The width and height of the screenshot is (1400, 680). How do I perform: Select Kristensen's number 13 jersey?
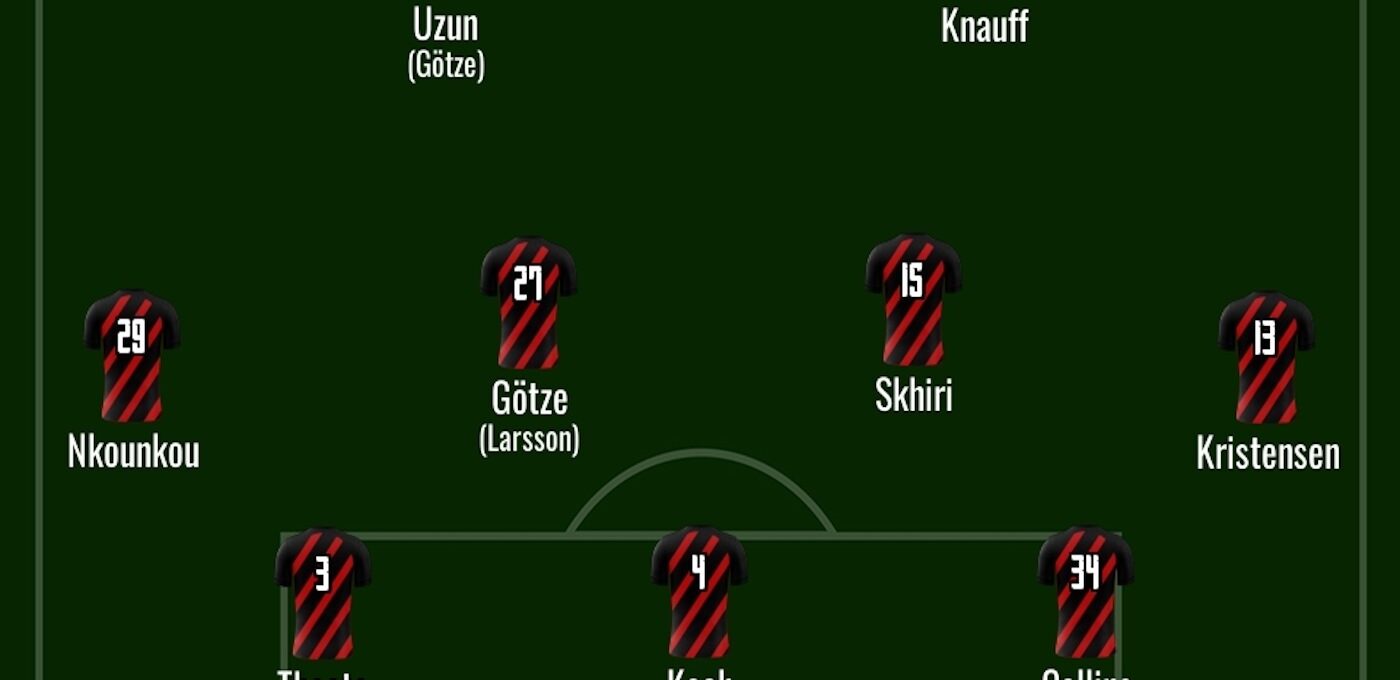(x=1266, y=356)
